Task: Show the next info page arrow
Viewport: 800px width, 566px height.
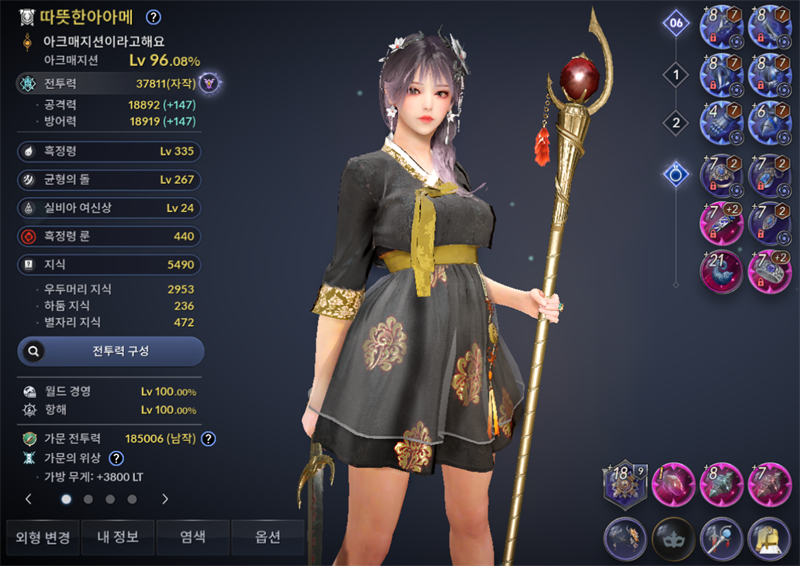Action: (165, 498)
